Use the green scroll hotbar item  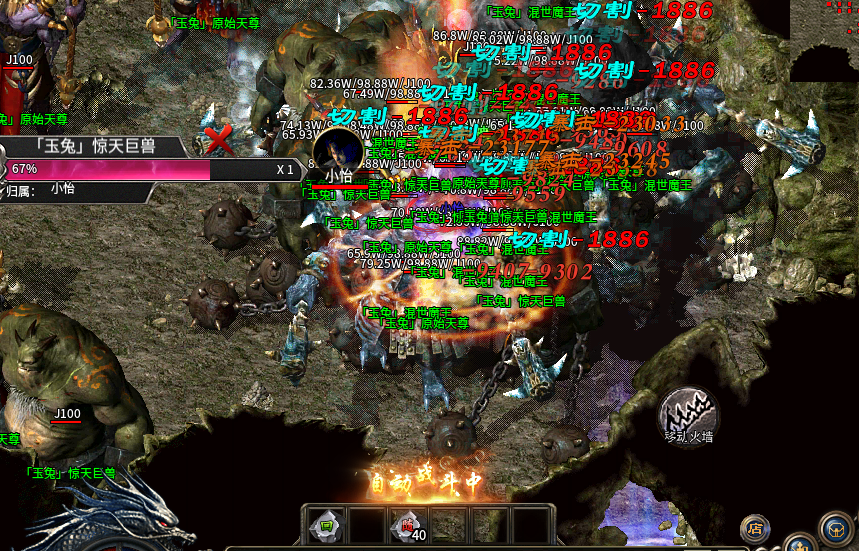pos(325,525)
